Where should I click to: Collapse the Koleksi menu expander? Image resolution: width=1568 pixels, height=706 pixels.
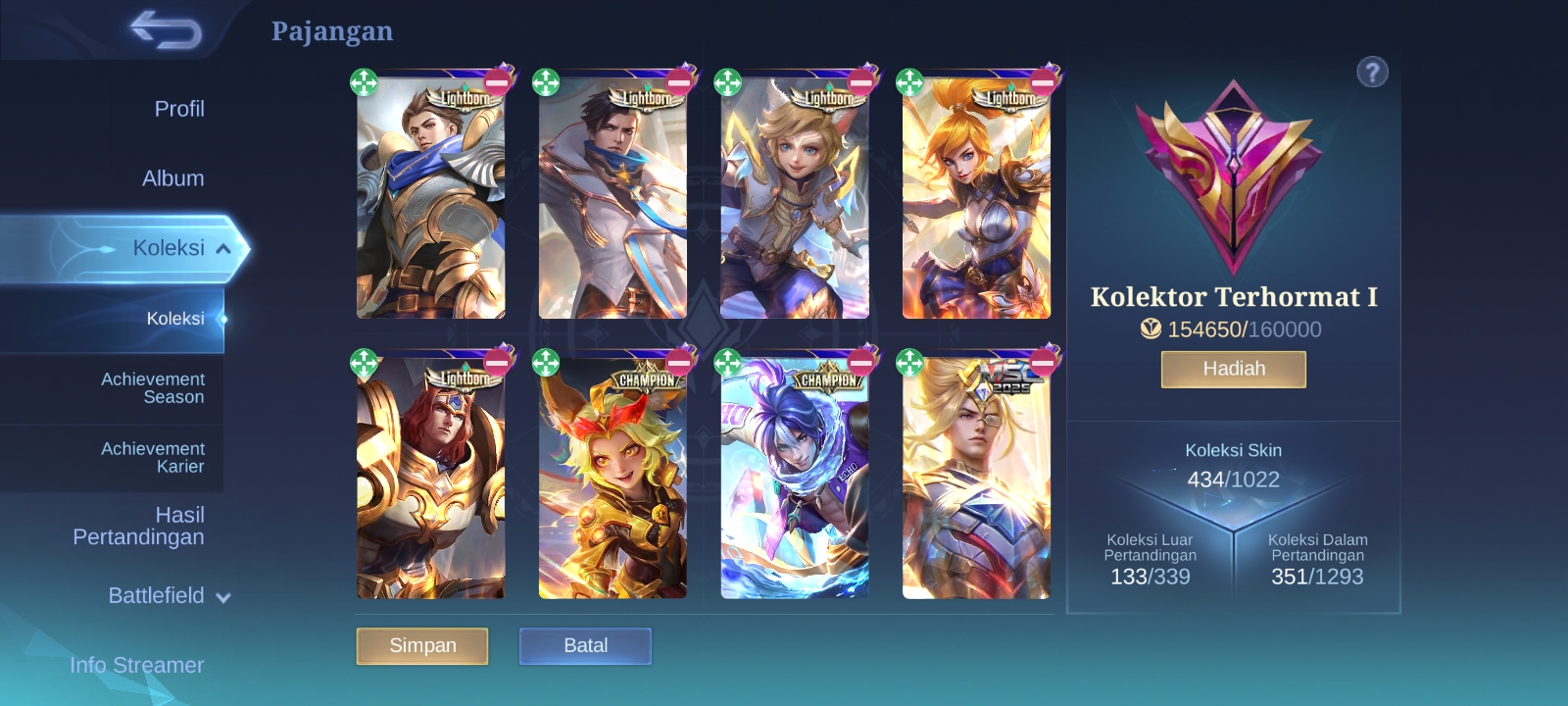click(x=223, y=249)
